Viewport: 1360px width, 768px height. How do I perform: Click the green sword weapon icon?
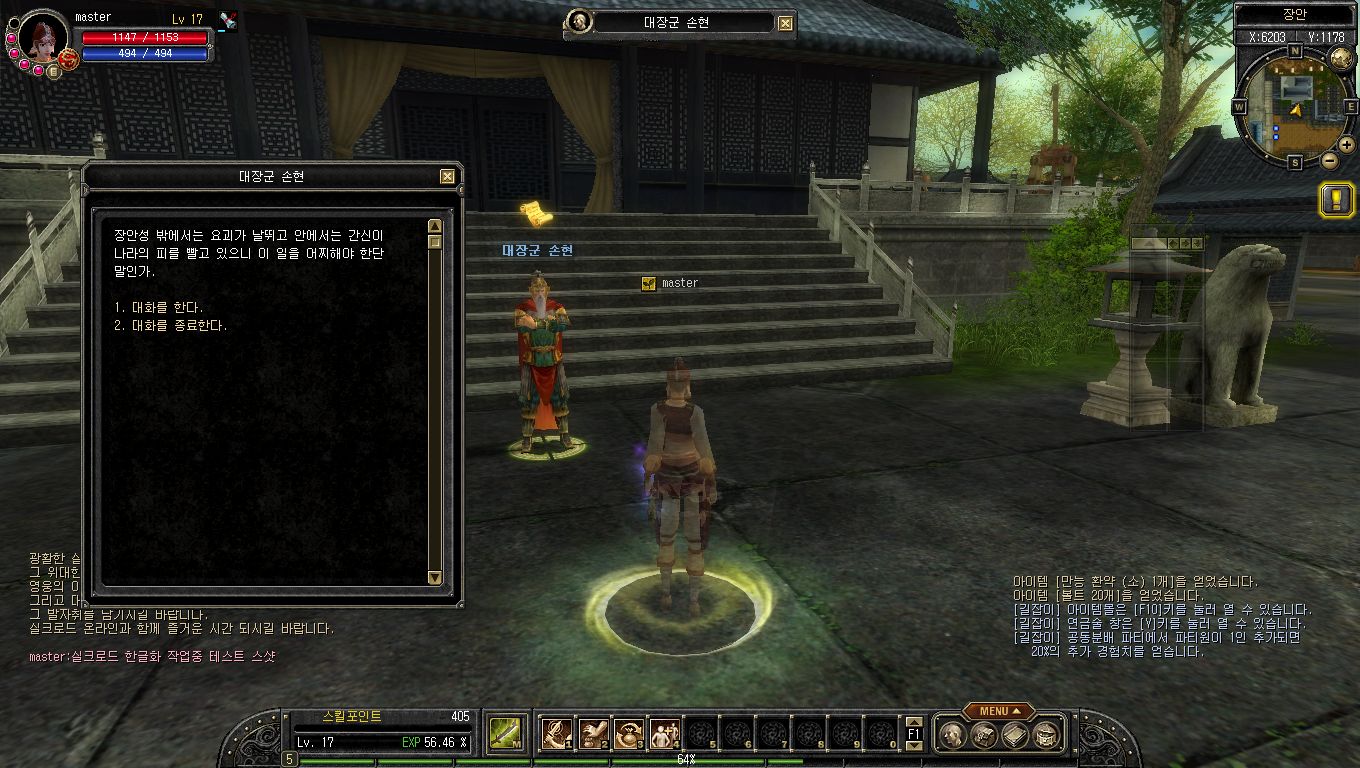[502, 734]
